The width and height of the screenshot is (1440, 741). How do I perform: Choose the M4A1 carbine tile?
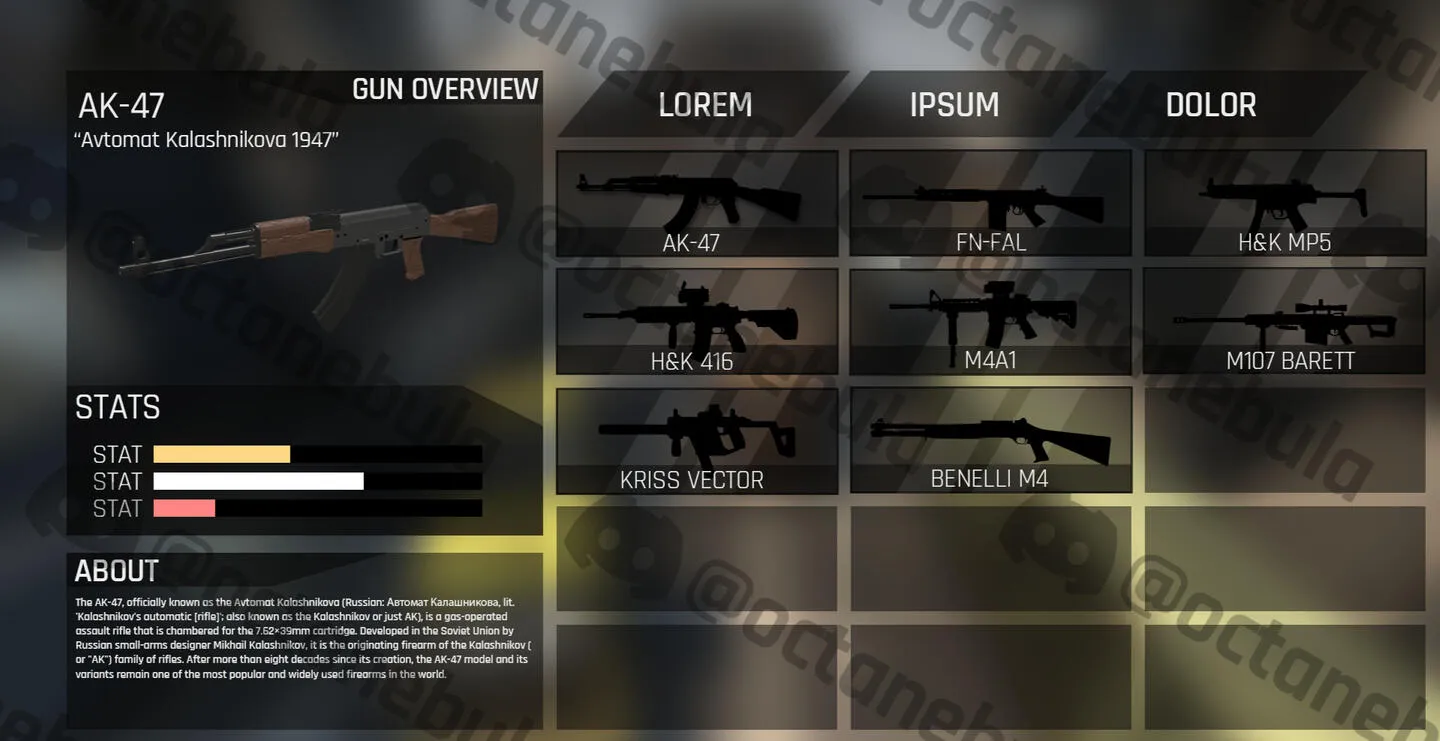tap(990, 321)
